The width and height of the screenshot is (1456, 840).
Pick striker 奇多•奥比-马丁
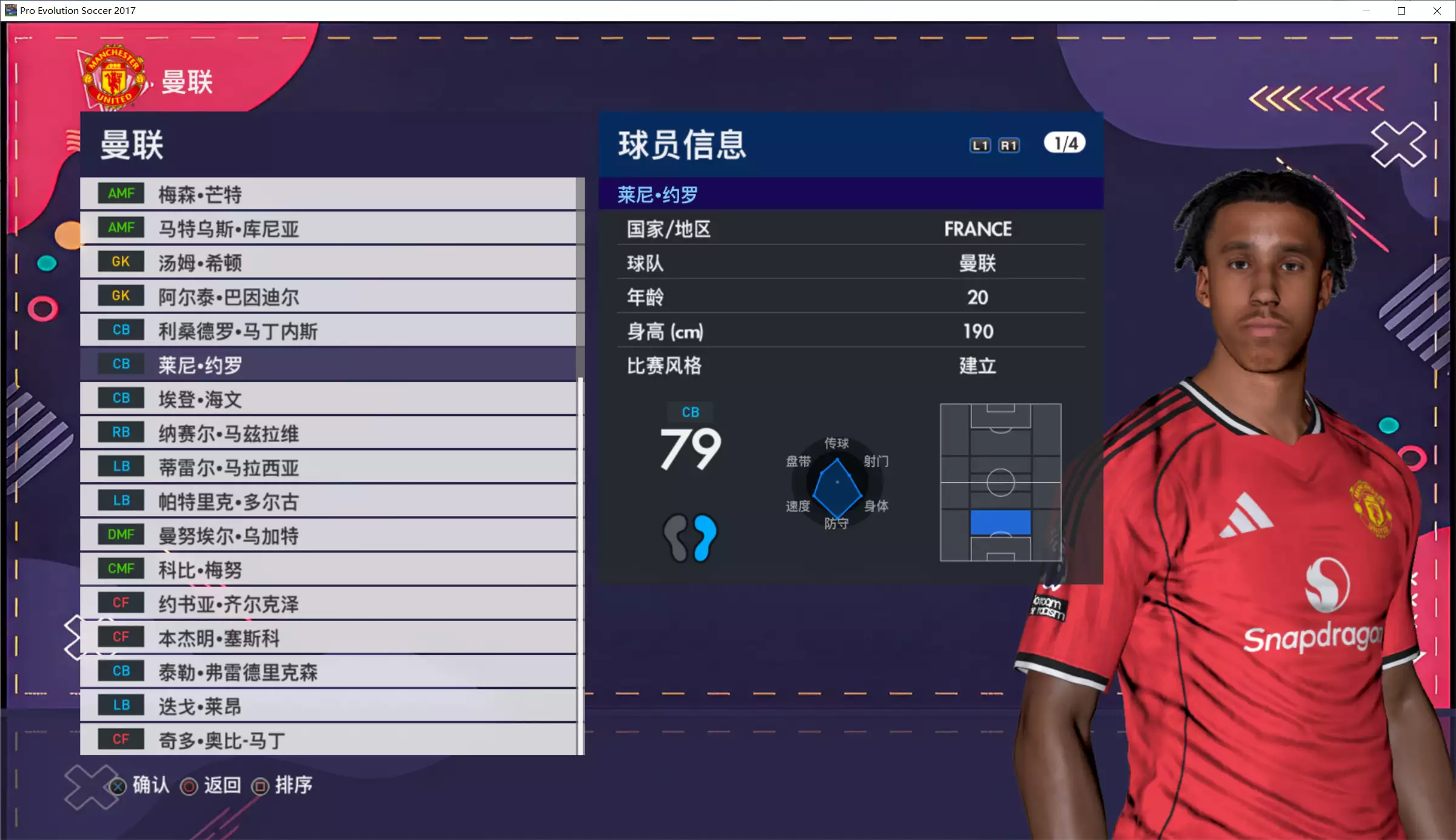pyautogui.click(x=327, y=739)
